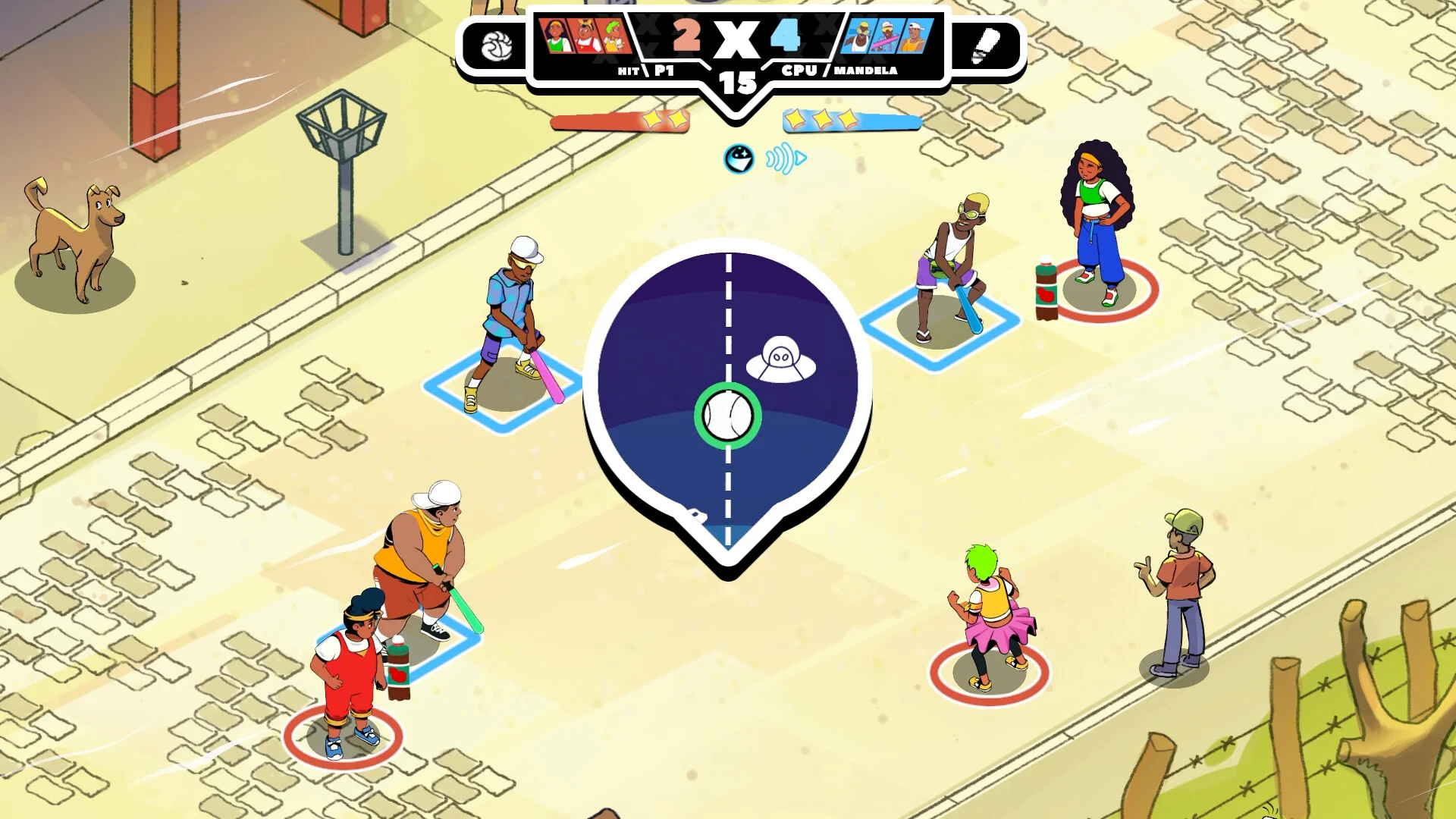The height and width of the screenshot is (819, 1456).
Task: Click the UFO icon in the aim gauge
Action: pos(781,359)
